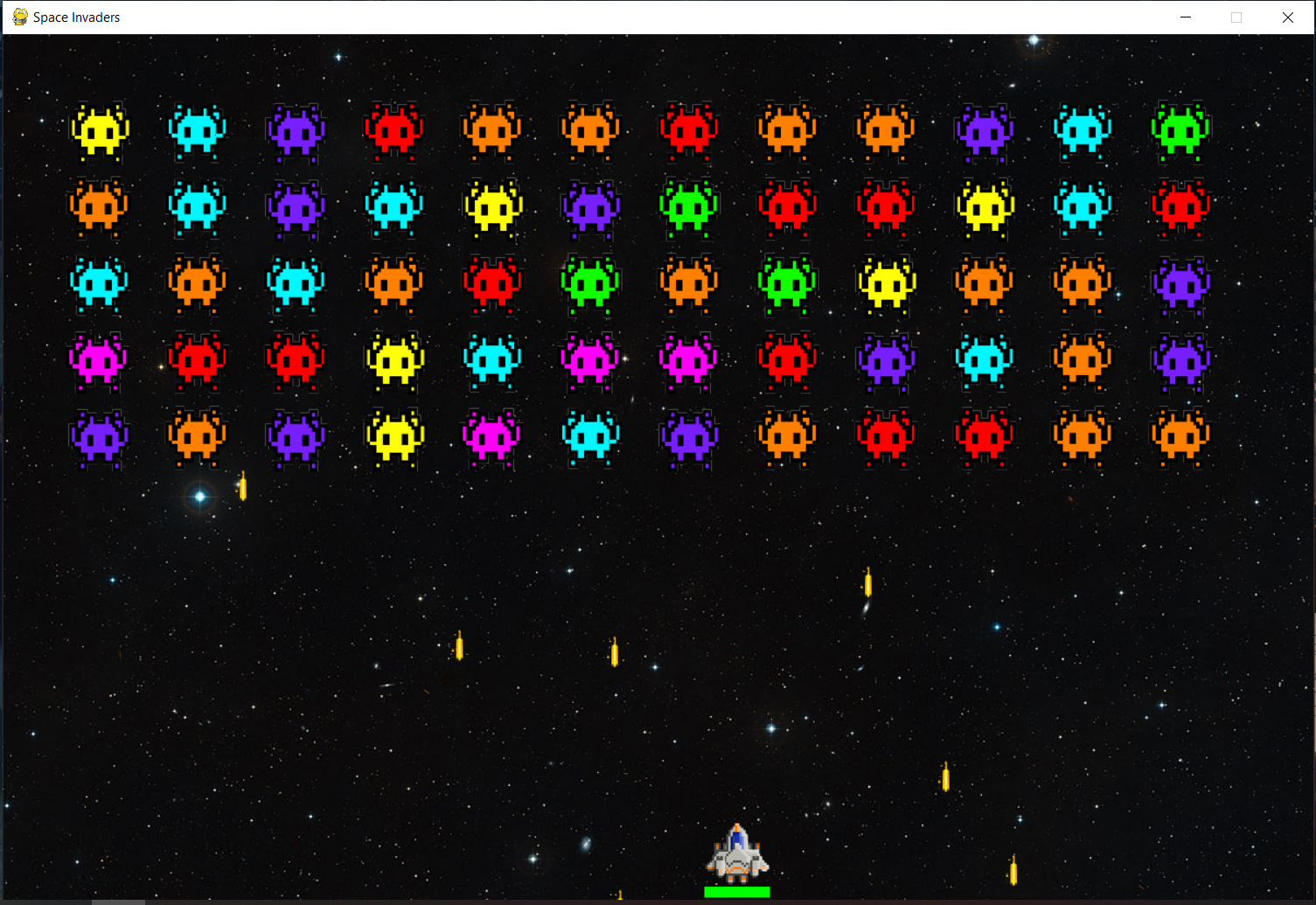Click the Python logo in the title bar
Image resolution: width=1316 pixels, height=905 pixels.
pyautogui.click(x=18, y=16)
